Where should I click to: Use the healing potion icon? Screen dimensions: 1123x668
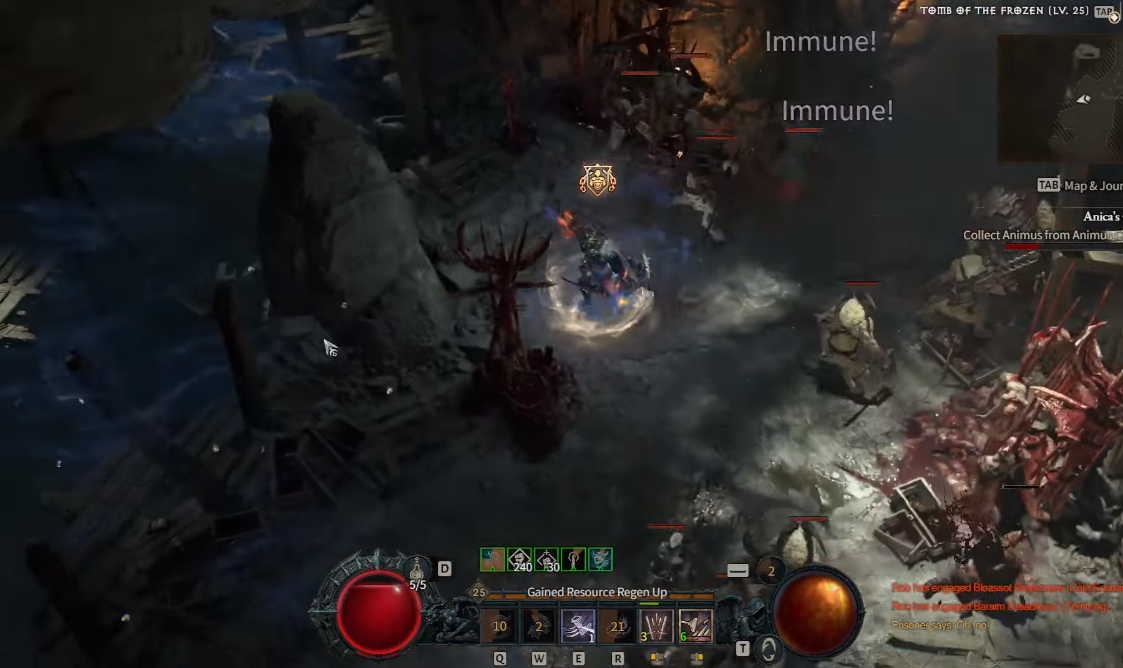pos(417,571)
